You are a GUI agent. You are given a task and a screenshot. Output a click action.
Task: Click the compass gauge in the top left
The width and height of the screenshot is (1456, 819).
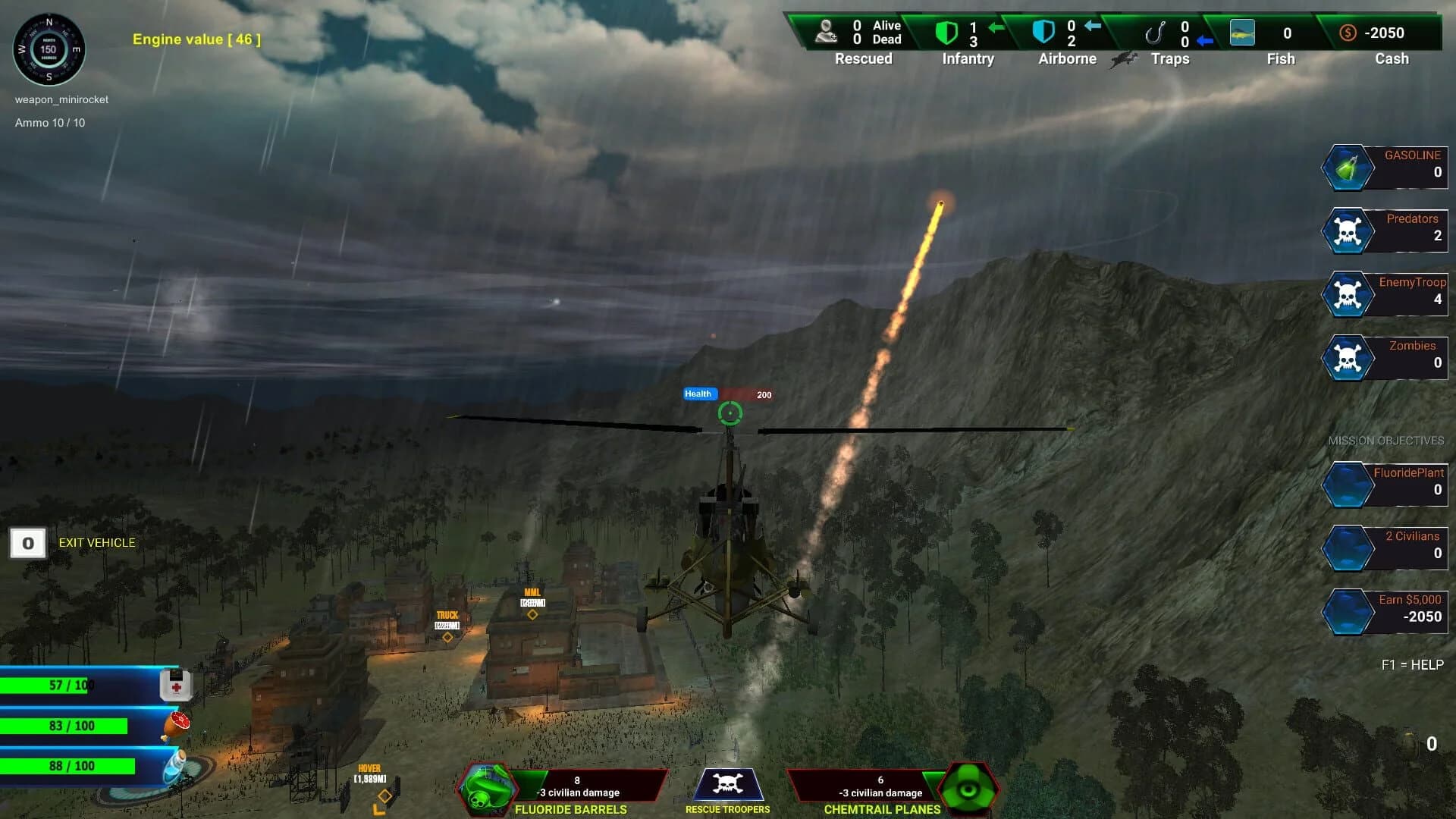point(49,49)
